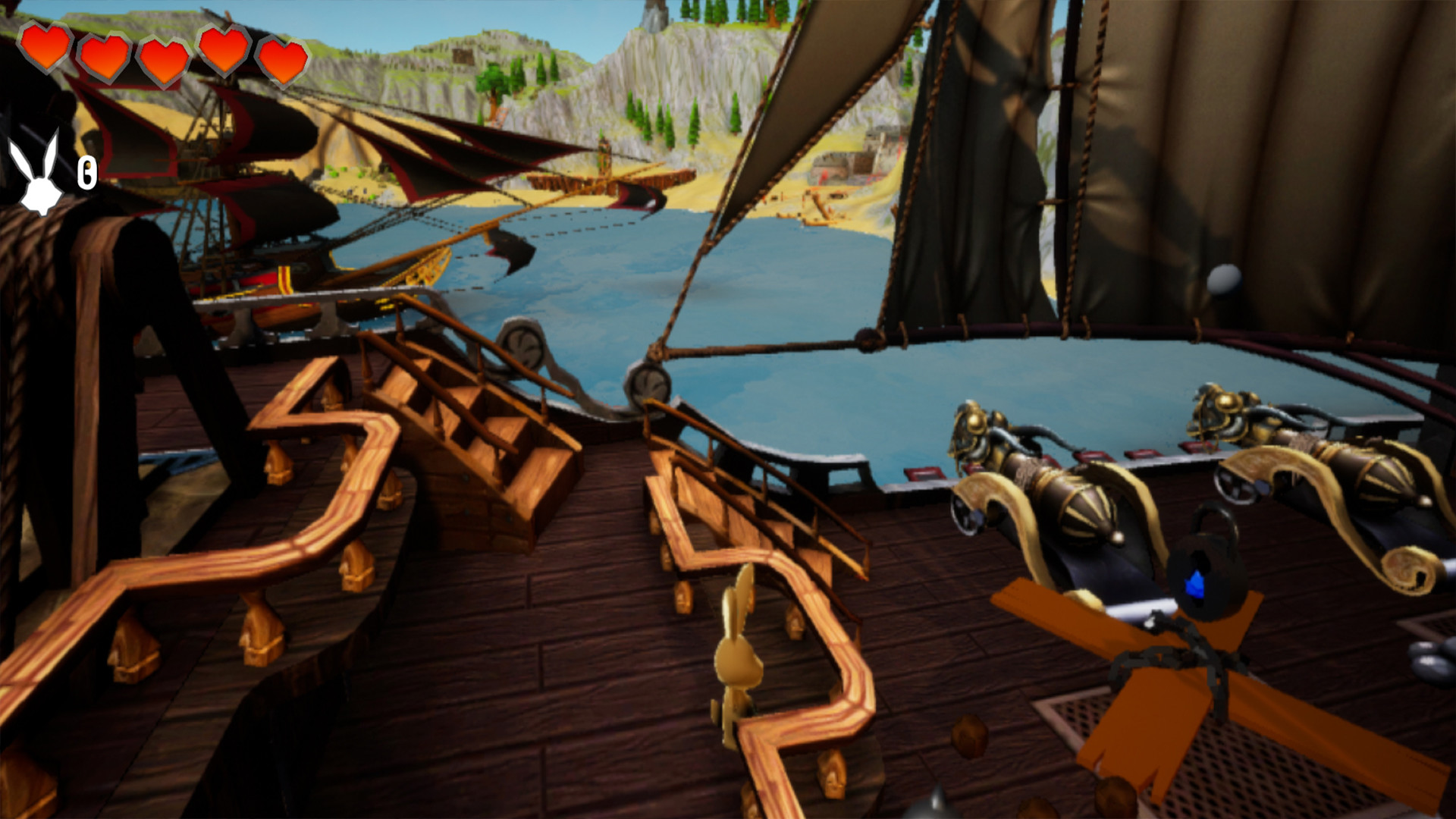This screenshot has width=1456, height=819.
Task: Click the fourth heart icon
Action: tap(224, 53)
